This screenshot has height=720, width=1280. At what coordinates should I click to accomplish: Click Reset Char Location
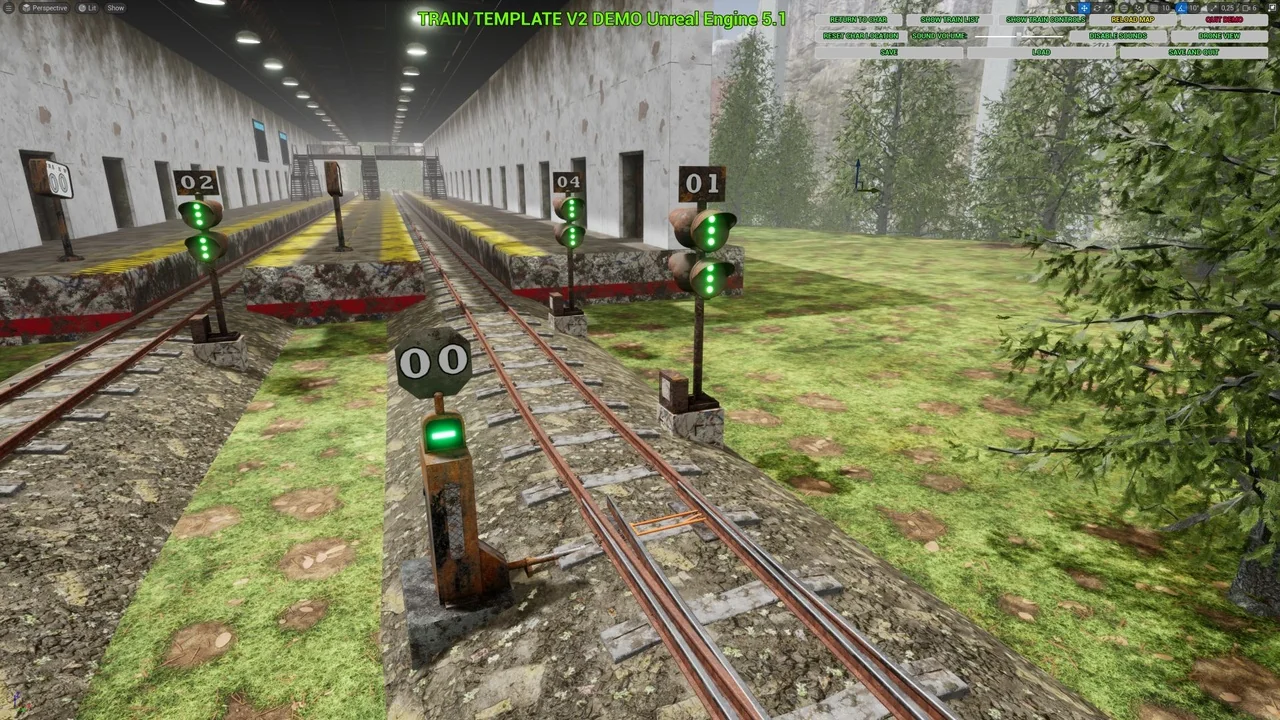(861, 35)
